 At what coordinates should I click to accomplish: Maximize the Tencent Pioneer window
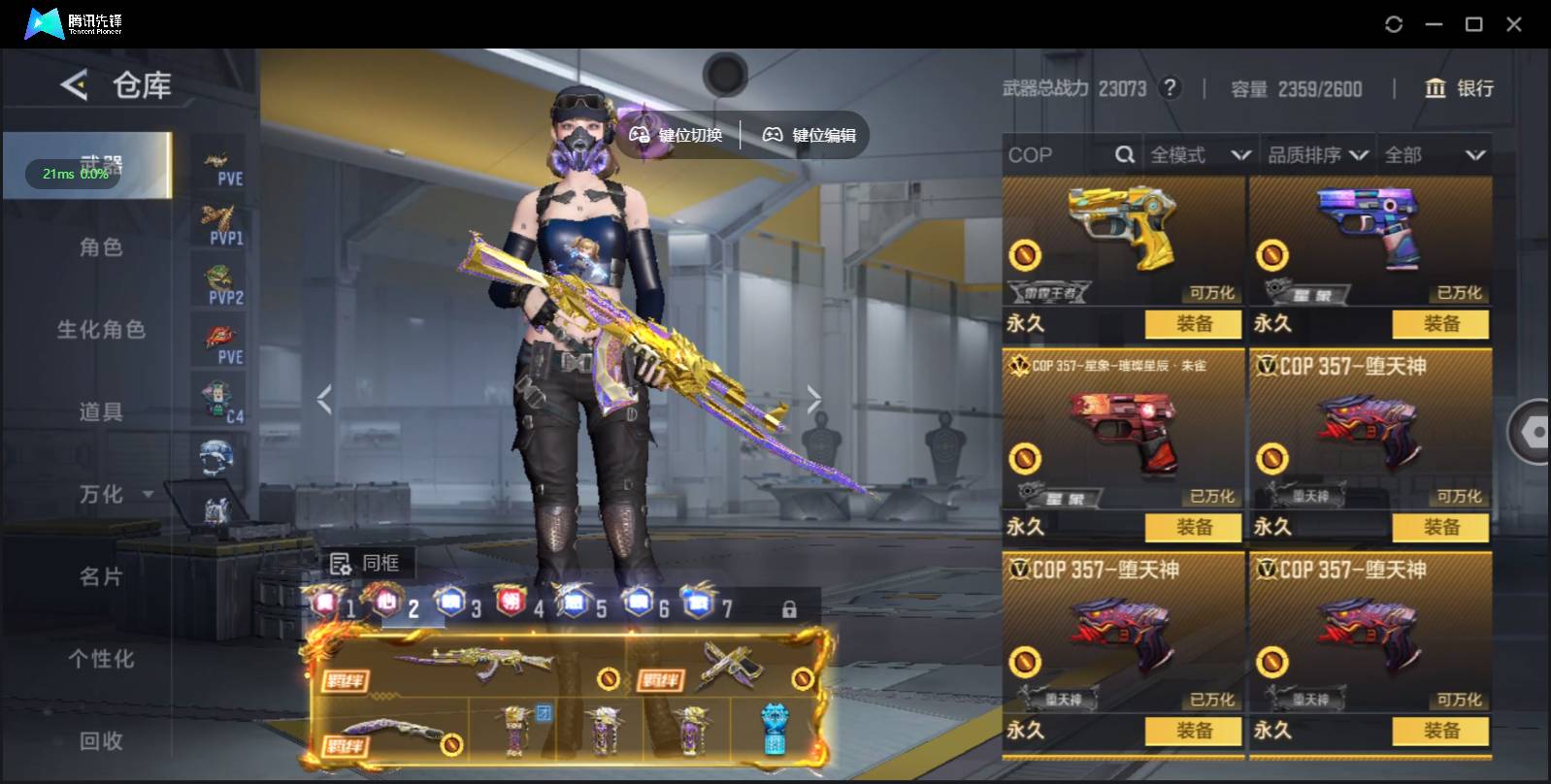1473,24
